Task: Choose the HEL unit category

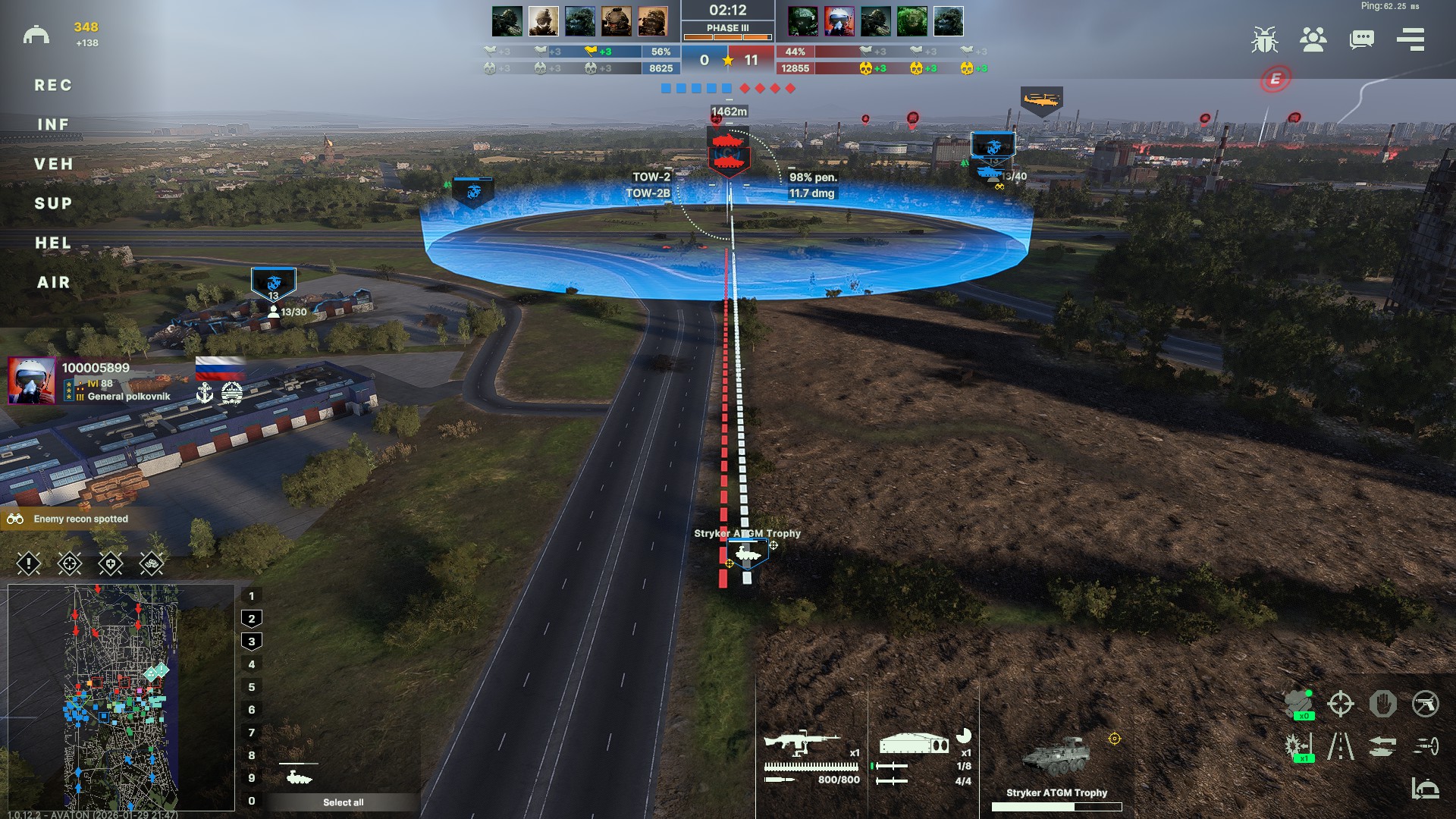Action: (53, 243)
